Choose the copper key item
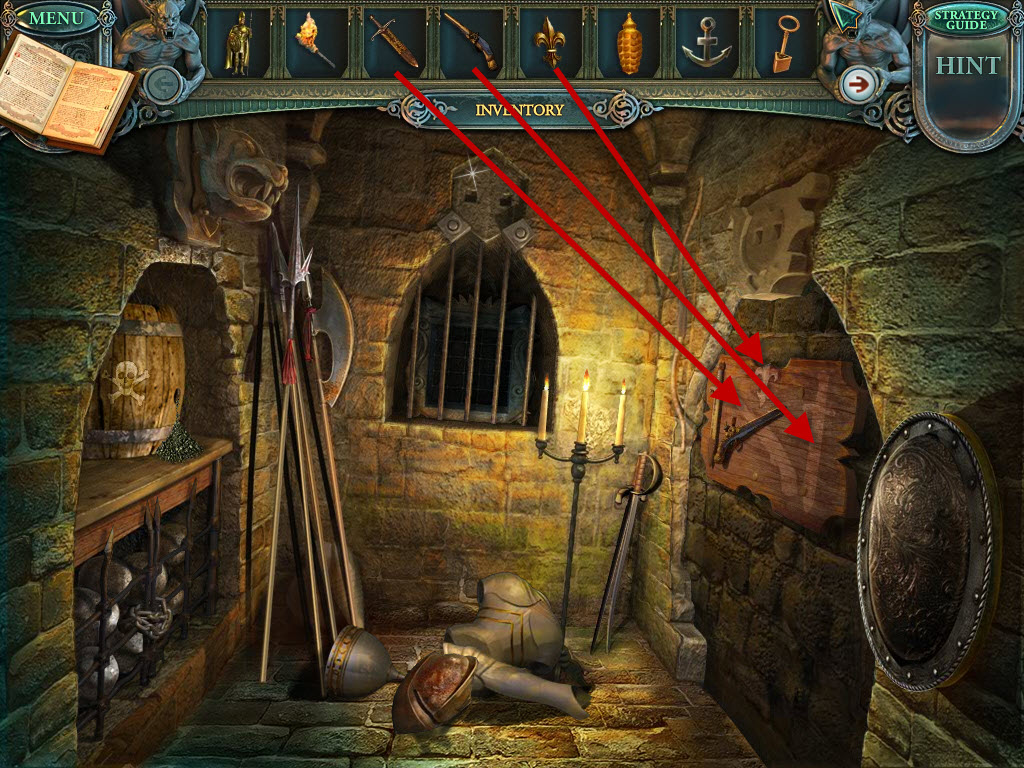 784,46
